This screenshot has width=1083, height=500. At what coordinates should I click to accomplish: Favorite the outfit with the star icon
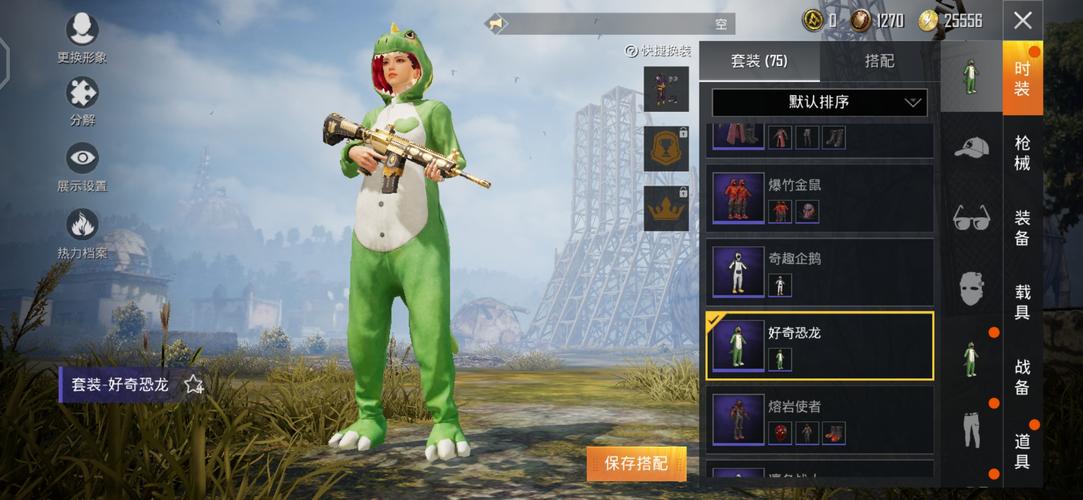click(194, 384)
